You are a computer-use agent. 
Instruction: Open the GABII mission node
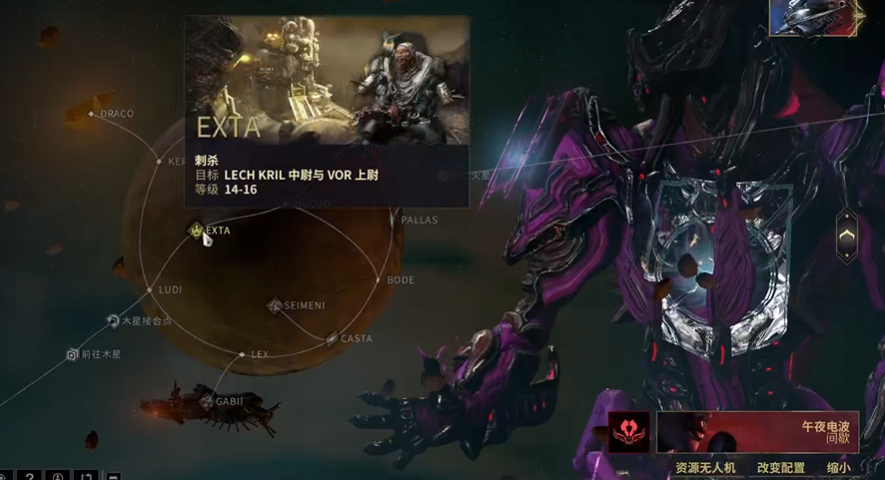pyautogui.click(x=207, y=402)
